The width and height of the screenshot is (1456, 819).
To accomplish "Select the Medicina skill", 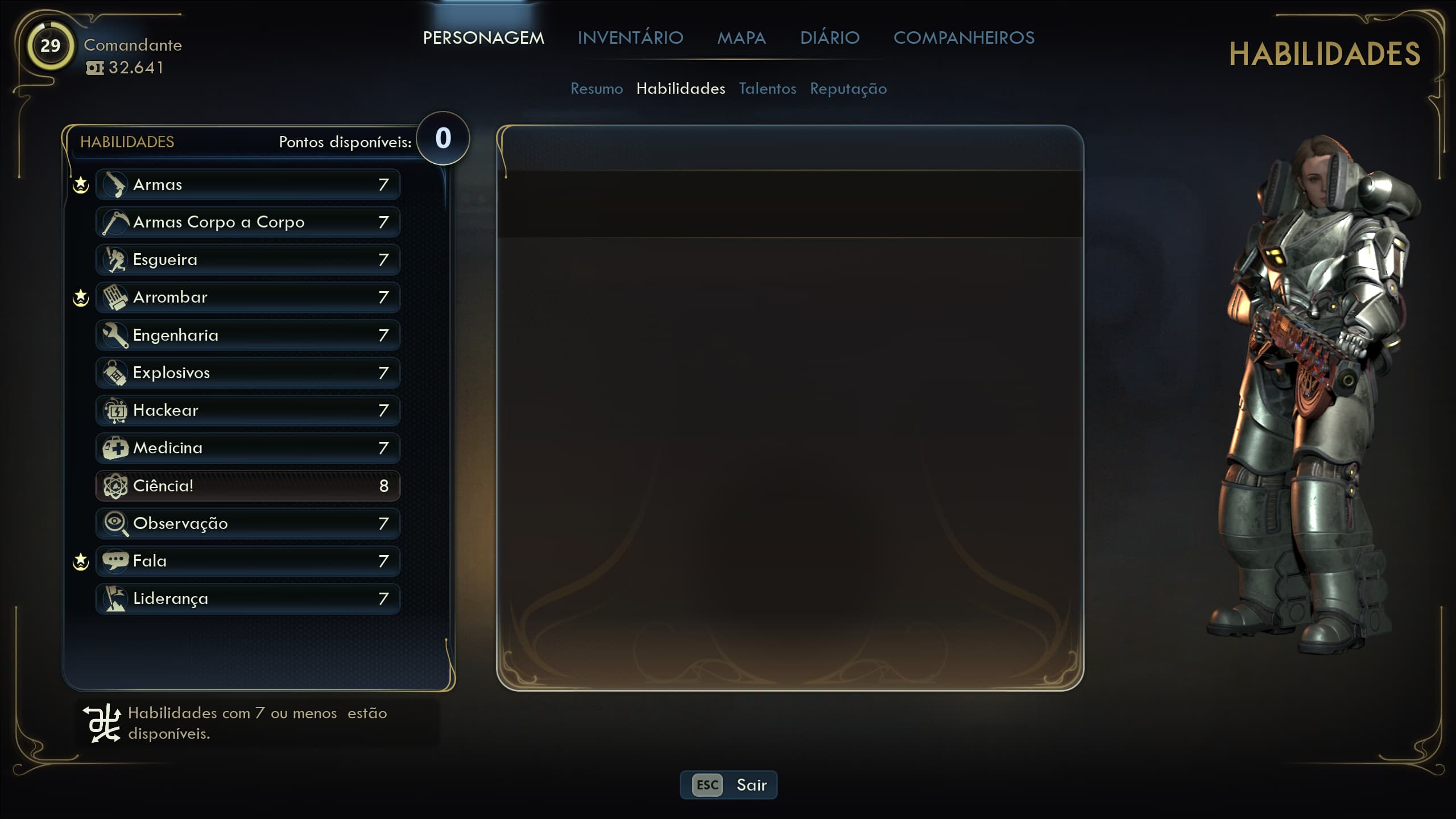I will tap(248, 448).
